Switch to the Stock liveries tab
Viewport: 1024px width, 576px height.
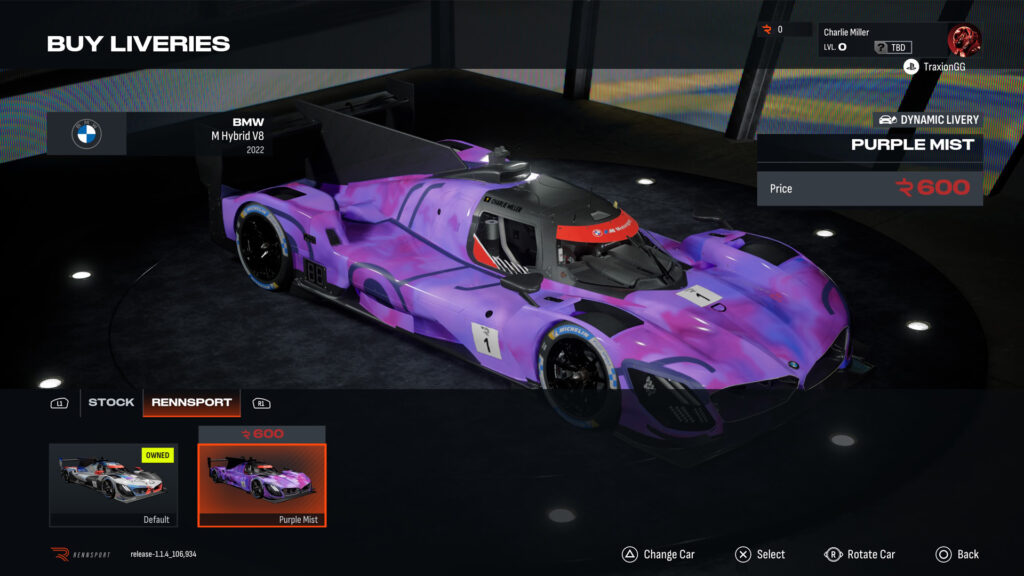click(x=111, y=402)
